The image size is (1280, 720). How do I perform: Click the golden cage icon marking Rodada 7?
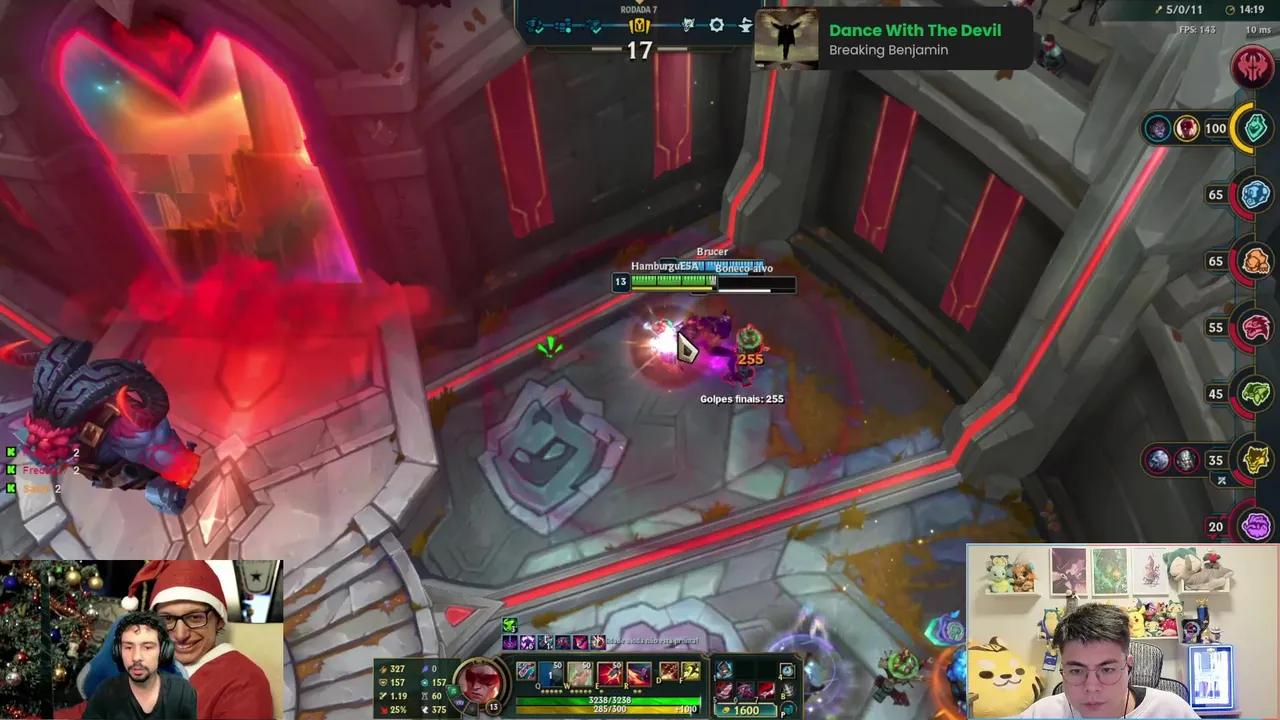tap(638, 26)
